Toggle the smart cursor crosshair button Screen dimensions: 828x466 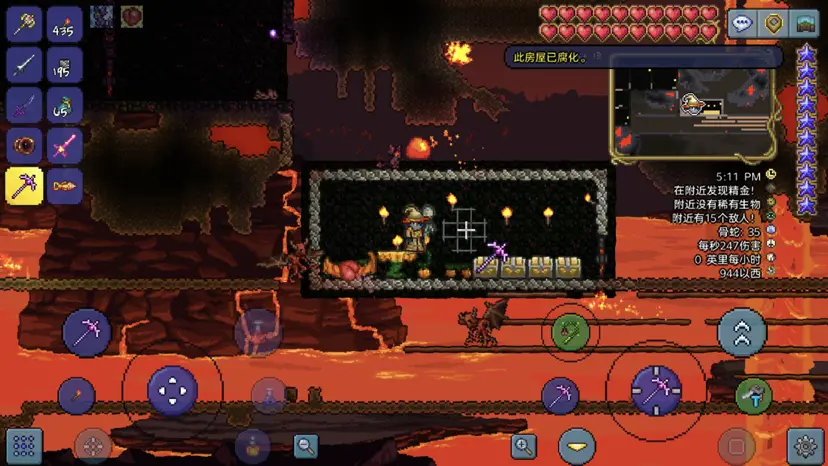[x=93, y=446]
